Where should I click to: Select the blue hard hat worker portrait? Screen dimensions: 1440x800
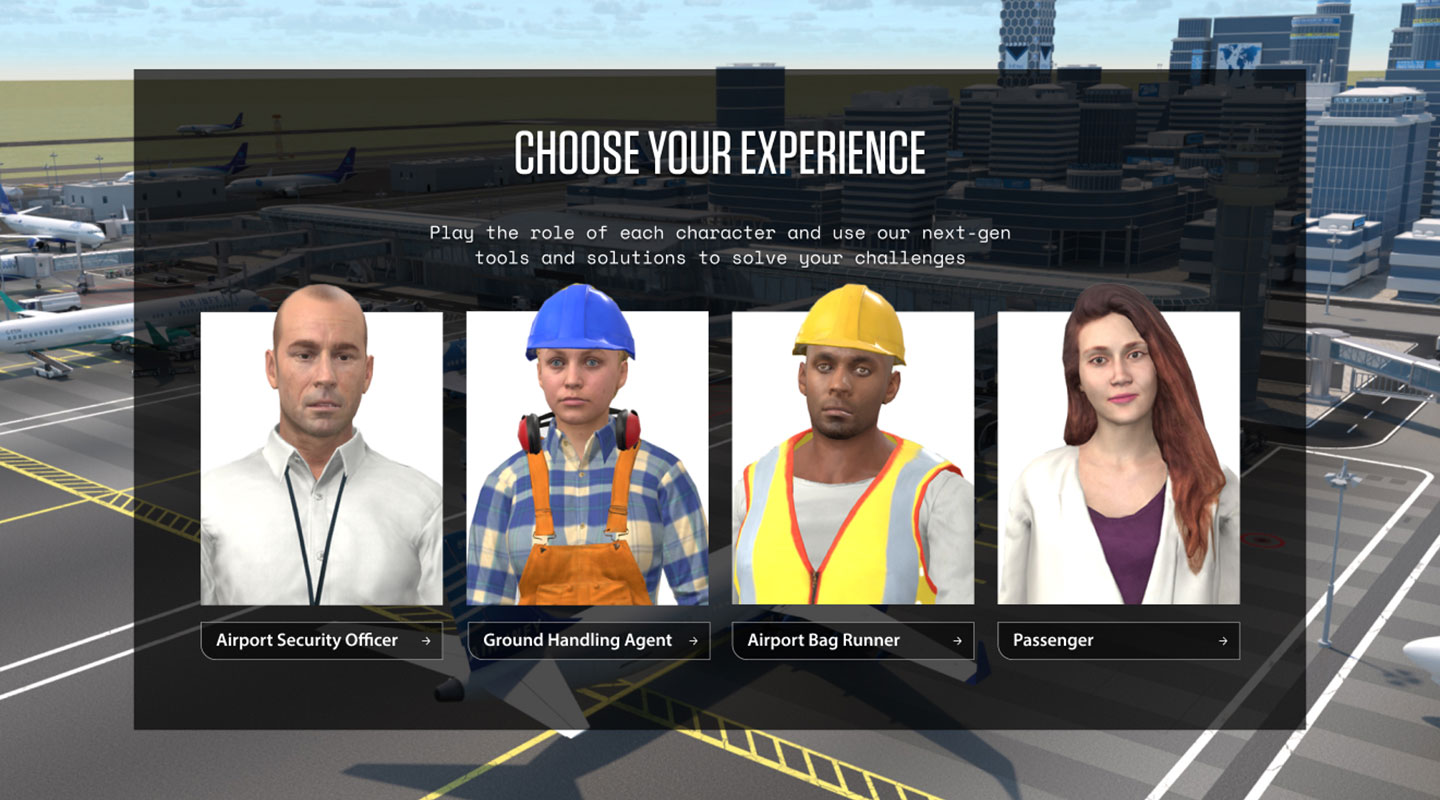click(588, 457)
